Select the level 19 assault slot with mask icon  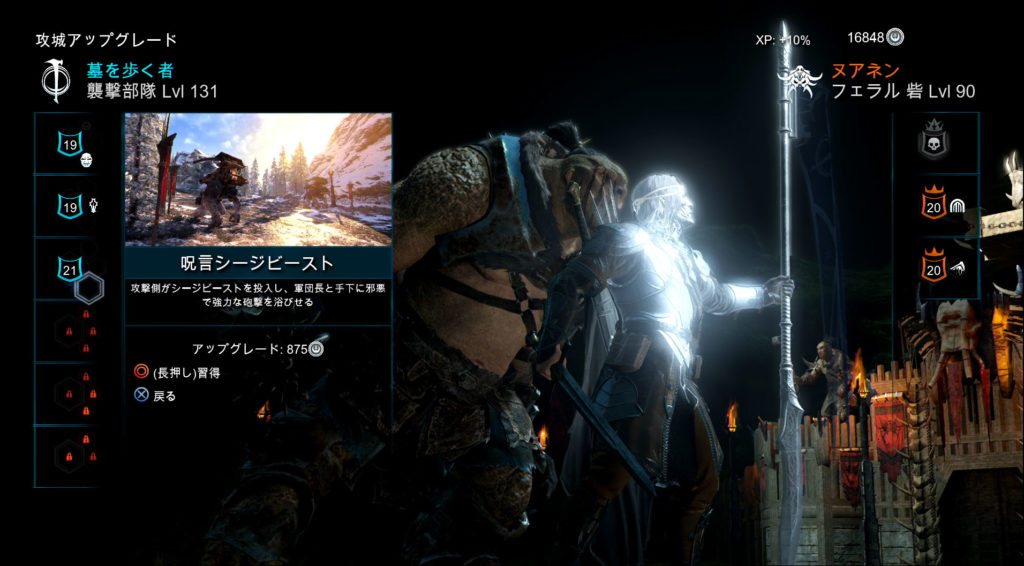pyautogui.click(x=72, y=145)
